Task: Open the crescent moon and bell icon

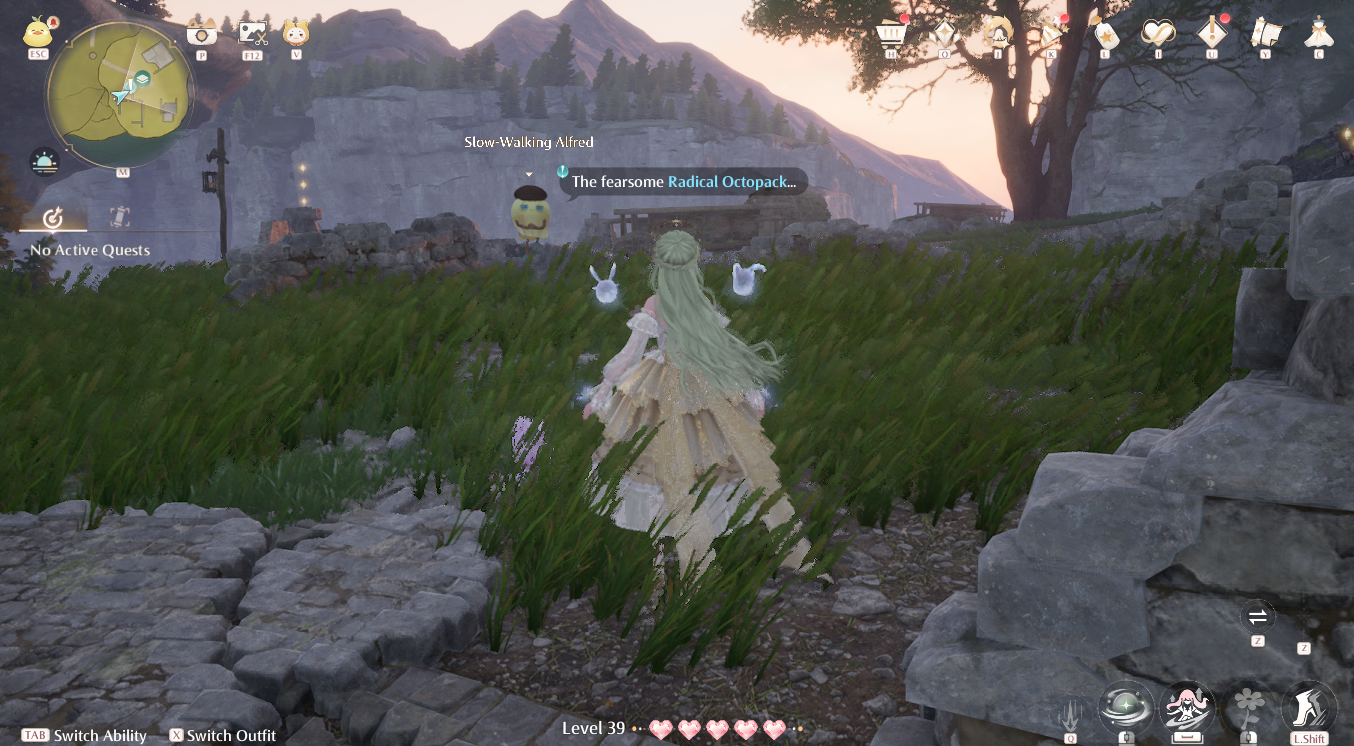Action: click(x=998, y=33)
